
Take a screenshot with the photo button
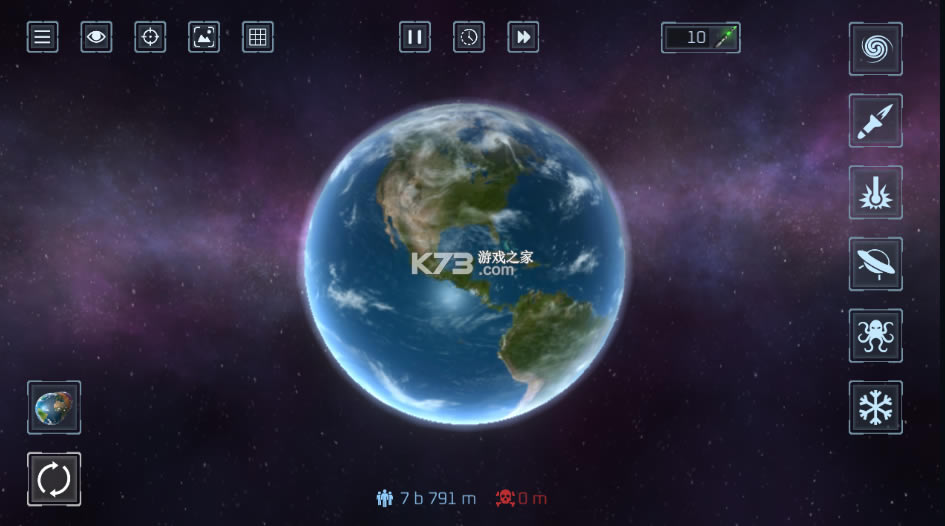(x=204, y=38)
